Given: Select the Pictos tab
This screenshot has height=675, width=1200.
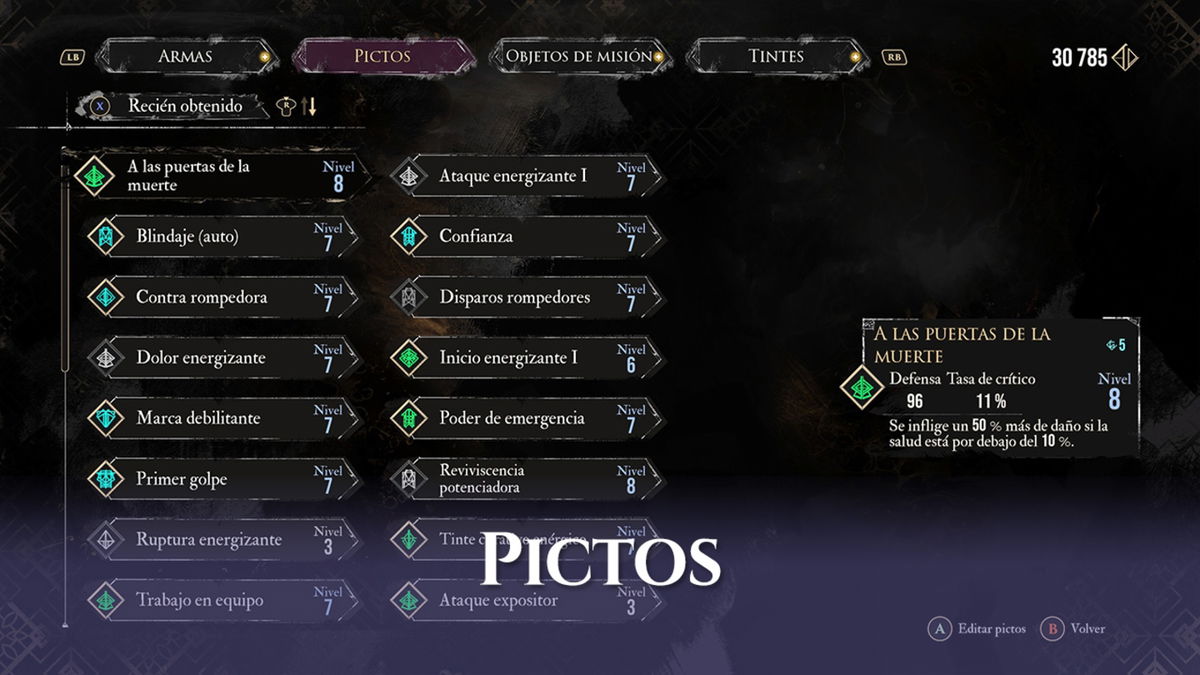Looking at the screenshot, I should click(382, 56).
